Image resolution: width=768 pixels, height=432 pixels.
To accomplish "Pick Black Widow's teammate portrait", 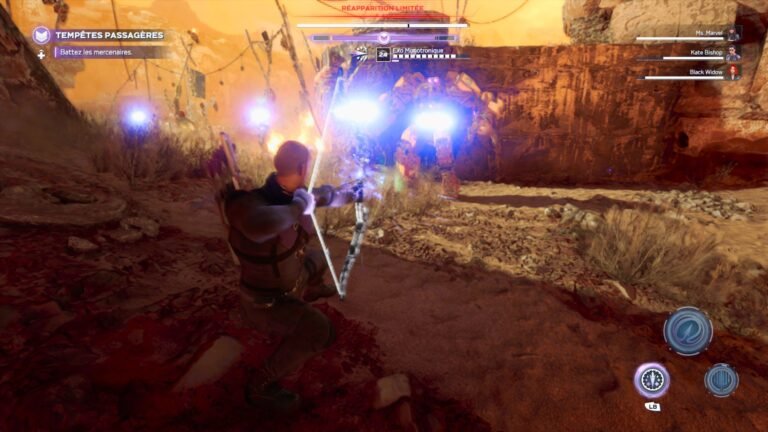I will [733, 72].
